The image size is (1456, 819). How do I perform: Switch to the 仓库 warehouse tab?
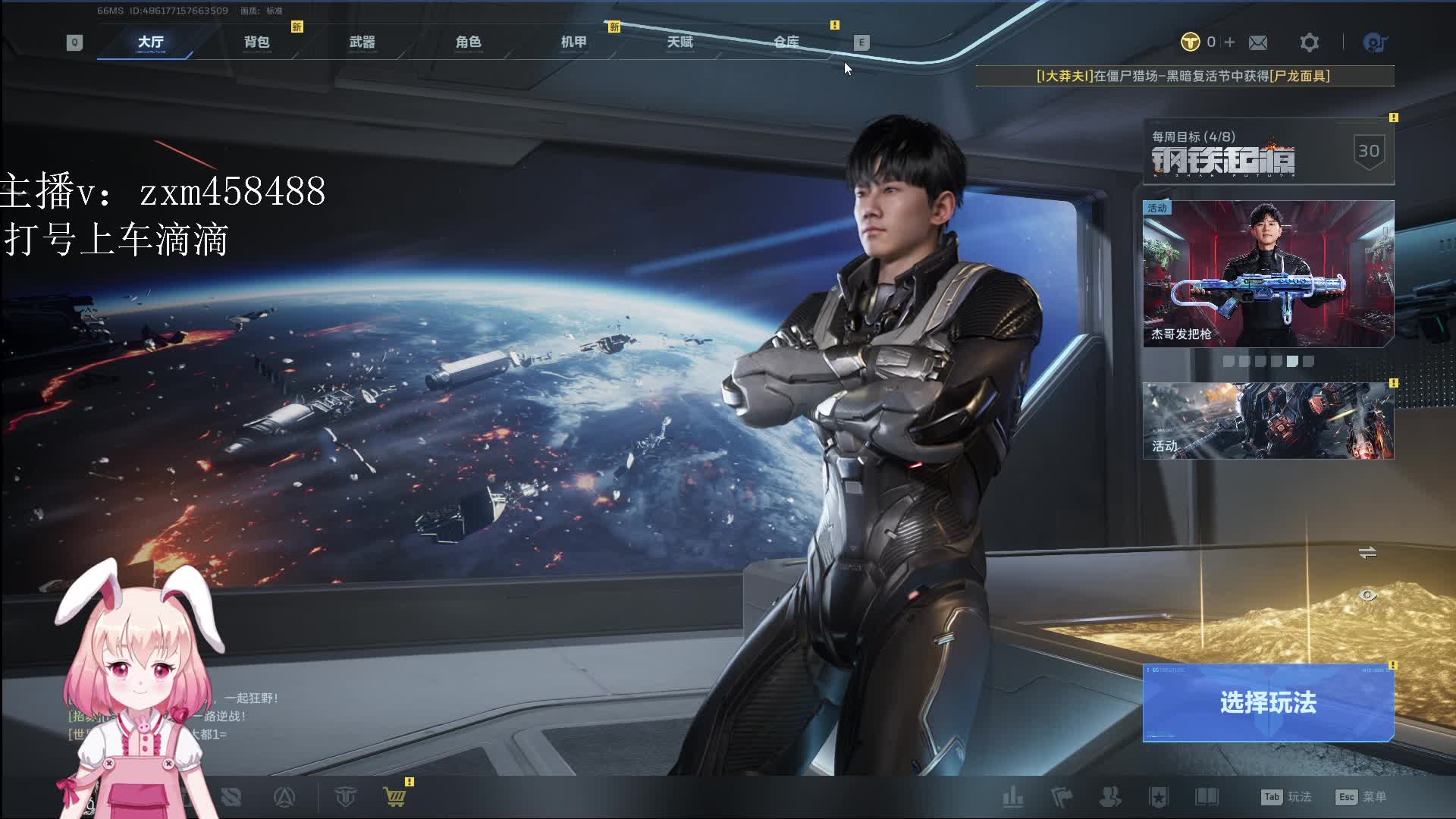[786, 42]
